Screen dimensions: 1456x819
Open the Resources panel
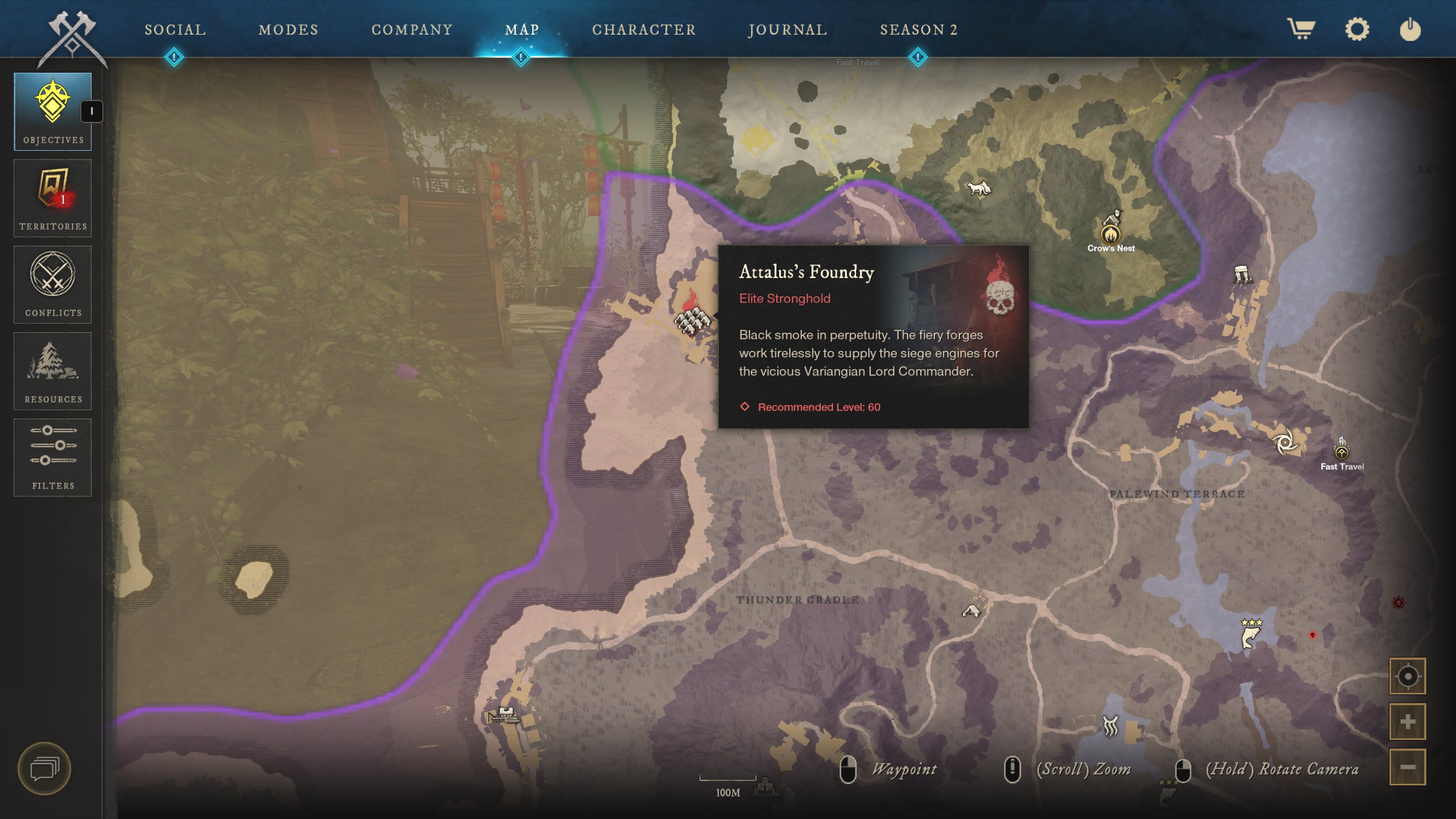pos(53,371)
